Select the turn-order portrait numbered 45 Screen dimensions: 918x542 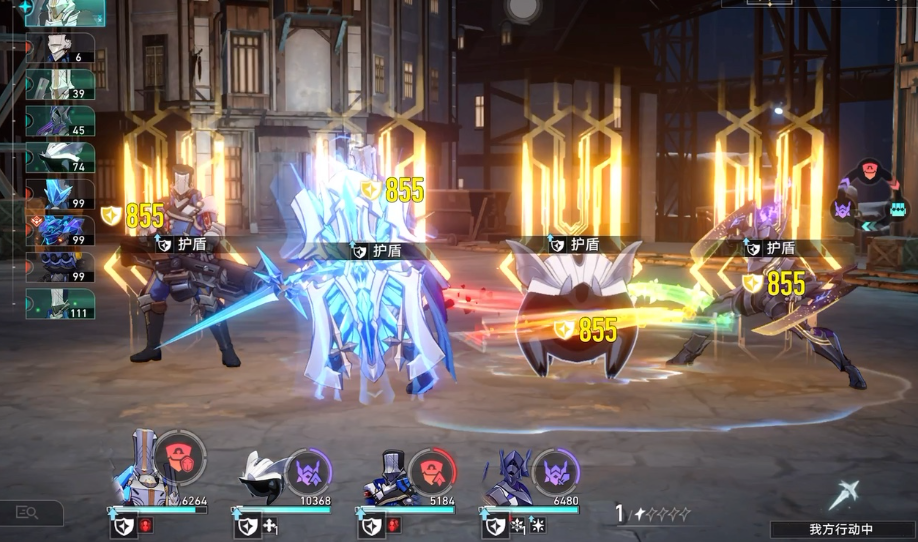(x=60, y=120)
